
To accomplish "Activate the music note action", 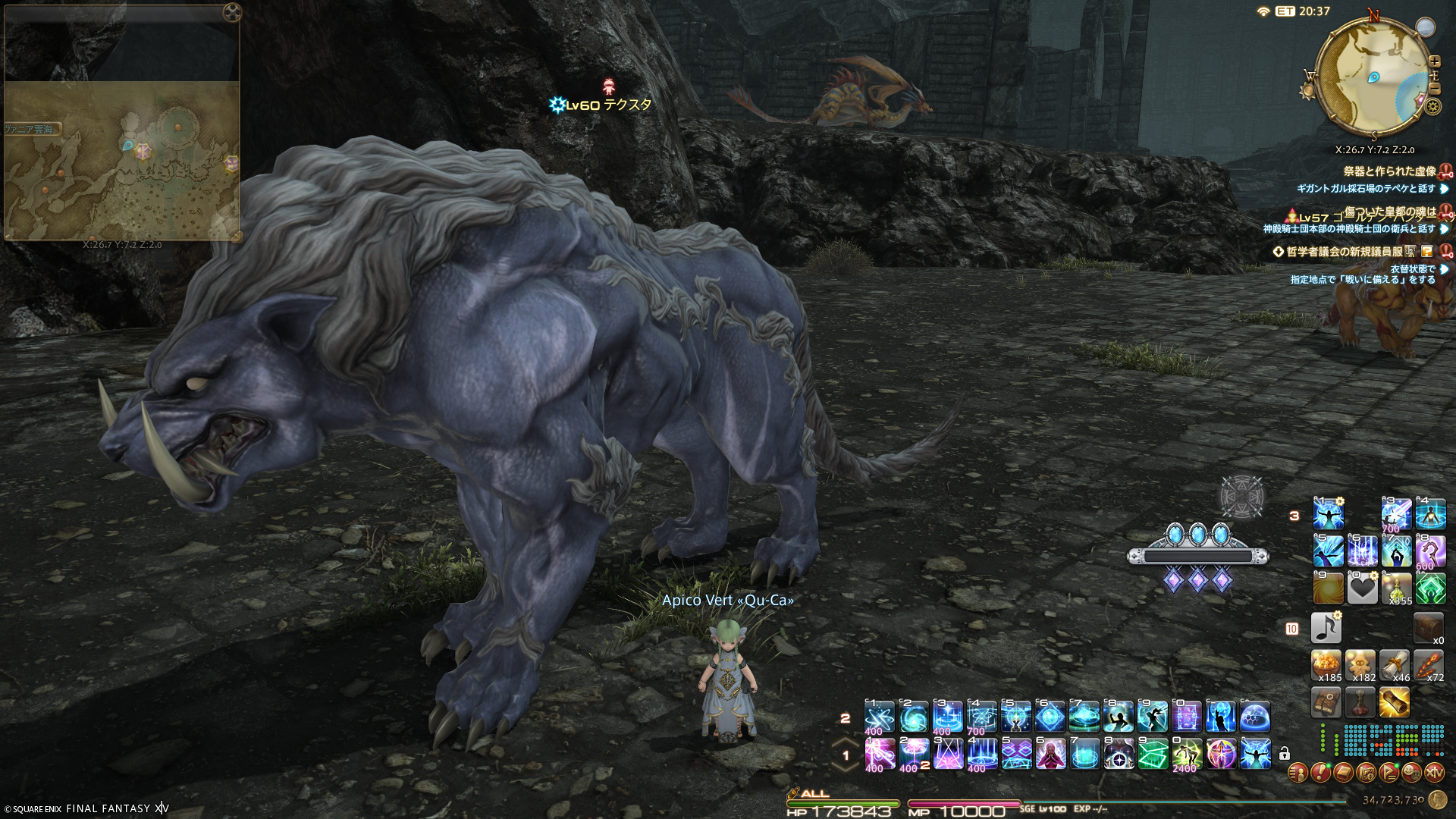I will [x=1326, y=628].
